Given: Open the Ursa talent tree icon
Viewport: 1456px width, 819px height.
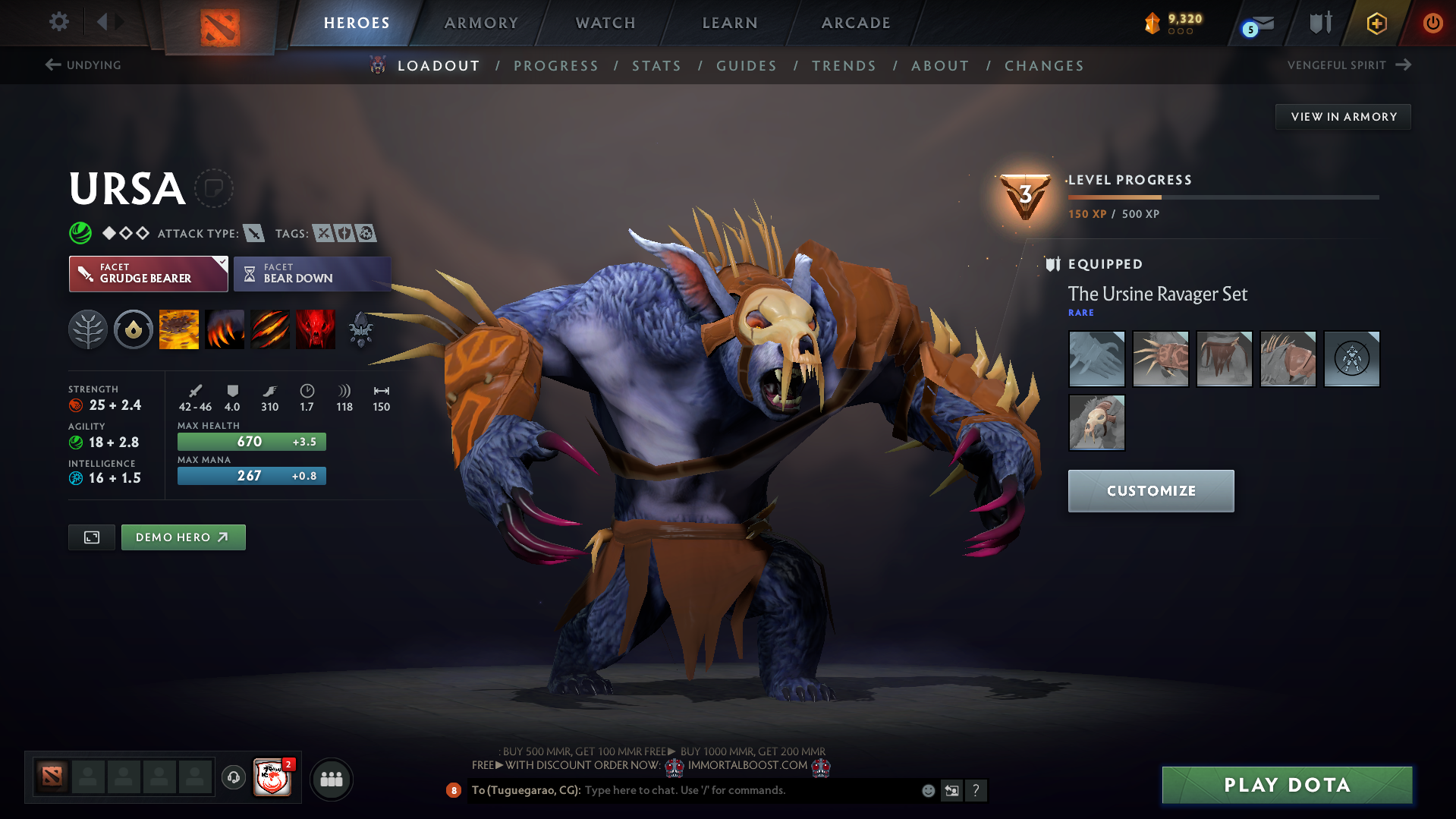Looking at the screenshot, I should (x=88, y=329).
